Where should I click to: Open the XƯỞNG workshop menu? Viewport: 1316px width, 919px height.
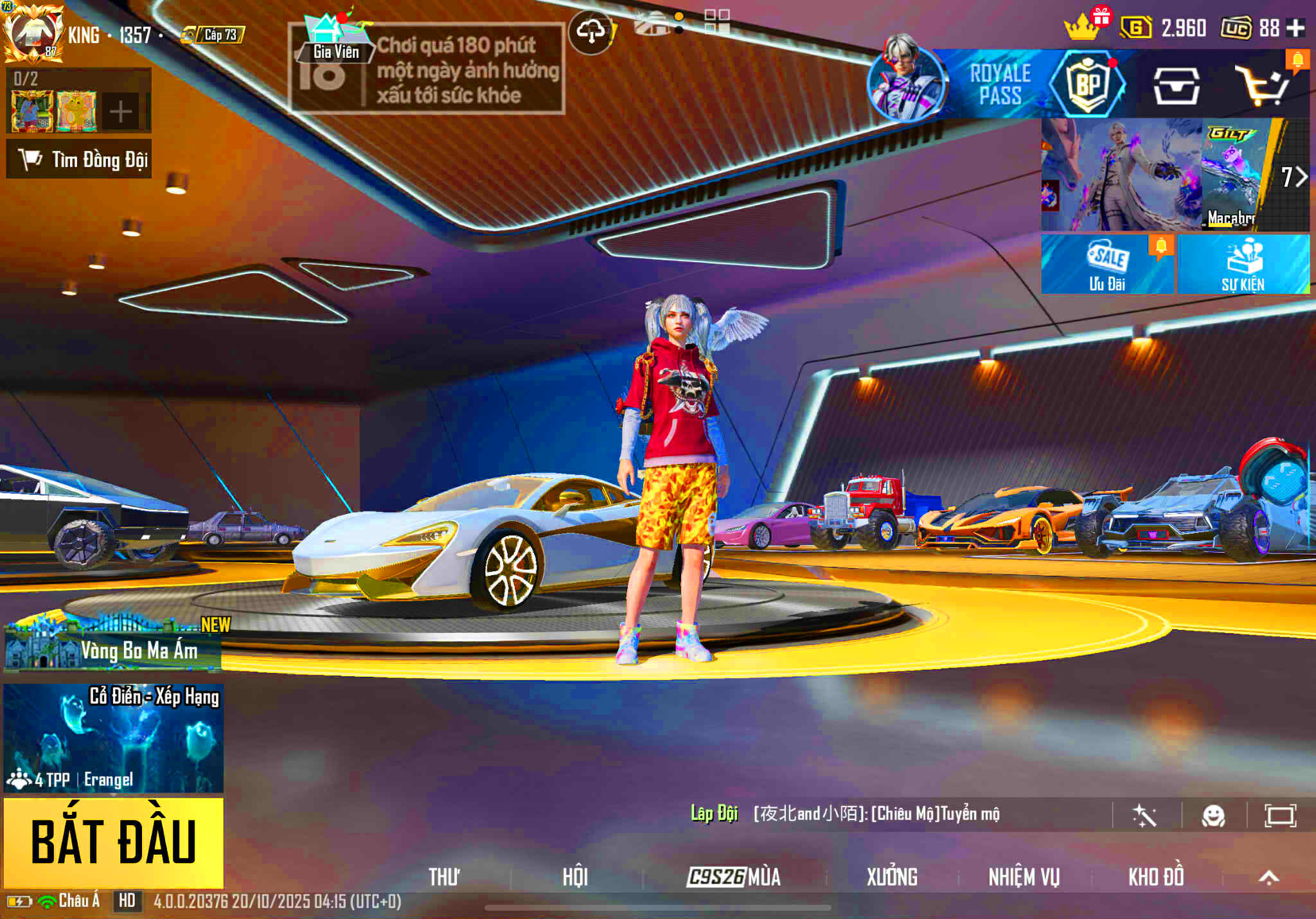click(892, 877)
